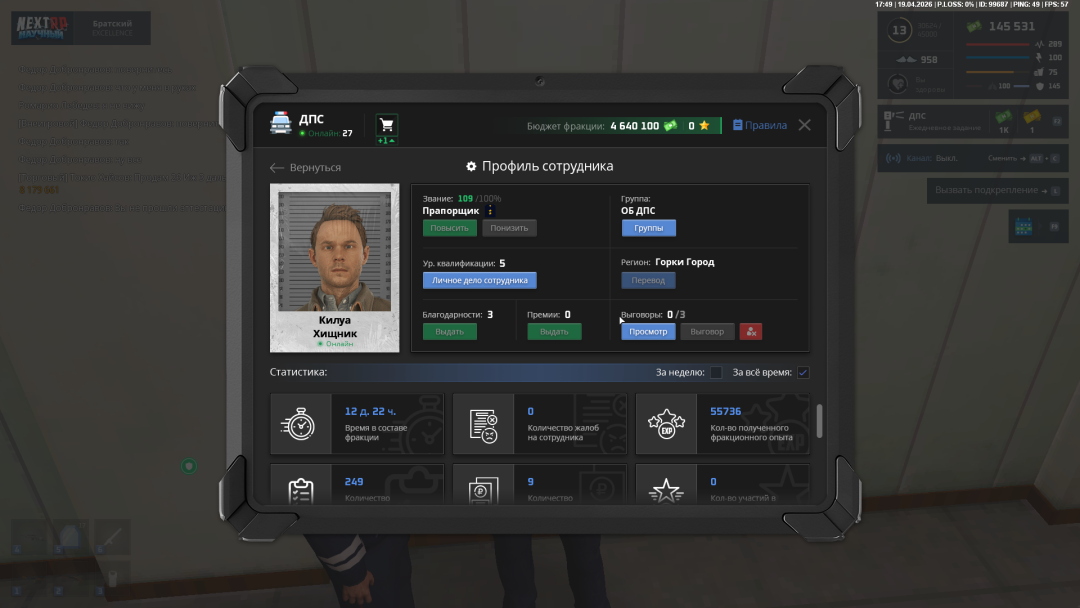Viewport: 1080px width, 608px height.
Task: Promote the employee with Повысить
Action: 449,228
